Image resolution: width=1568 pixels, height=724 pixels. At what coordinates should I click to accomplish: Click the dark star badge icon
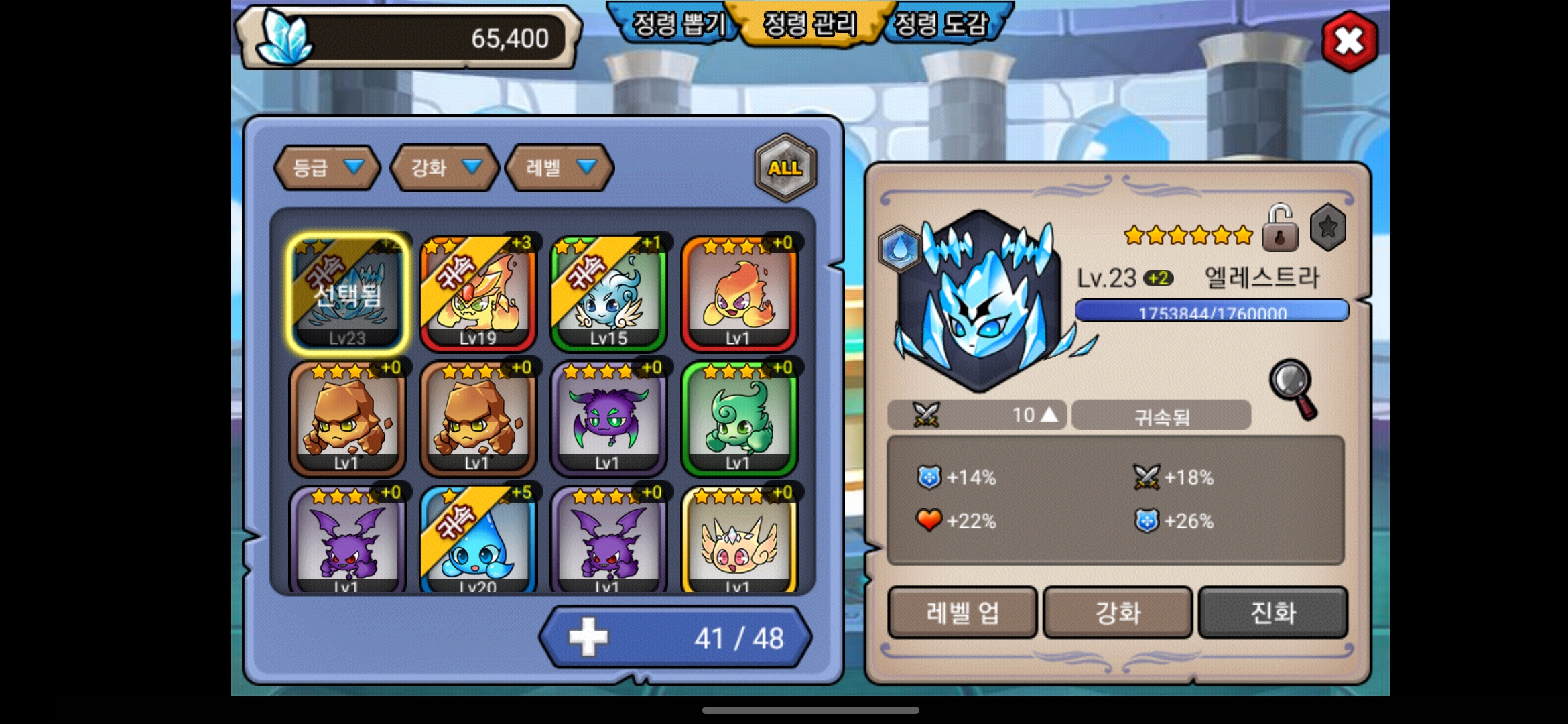coord(1327,228)
